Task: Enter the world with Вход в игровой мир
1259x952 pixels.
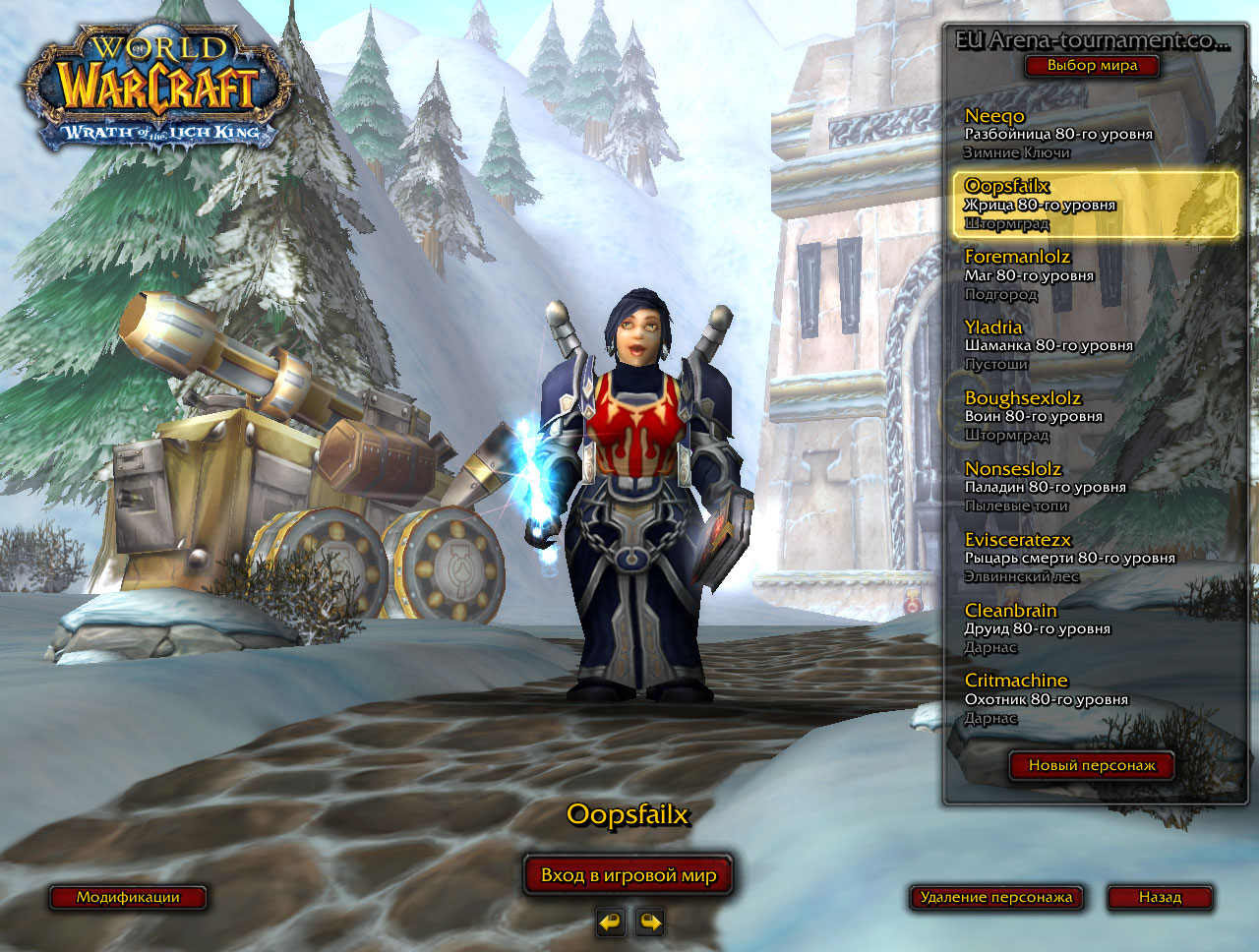Action: click(629, 875)
